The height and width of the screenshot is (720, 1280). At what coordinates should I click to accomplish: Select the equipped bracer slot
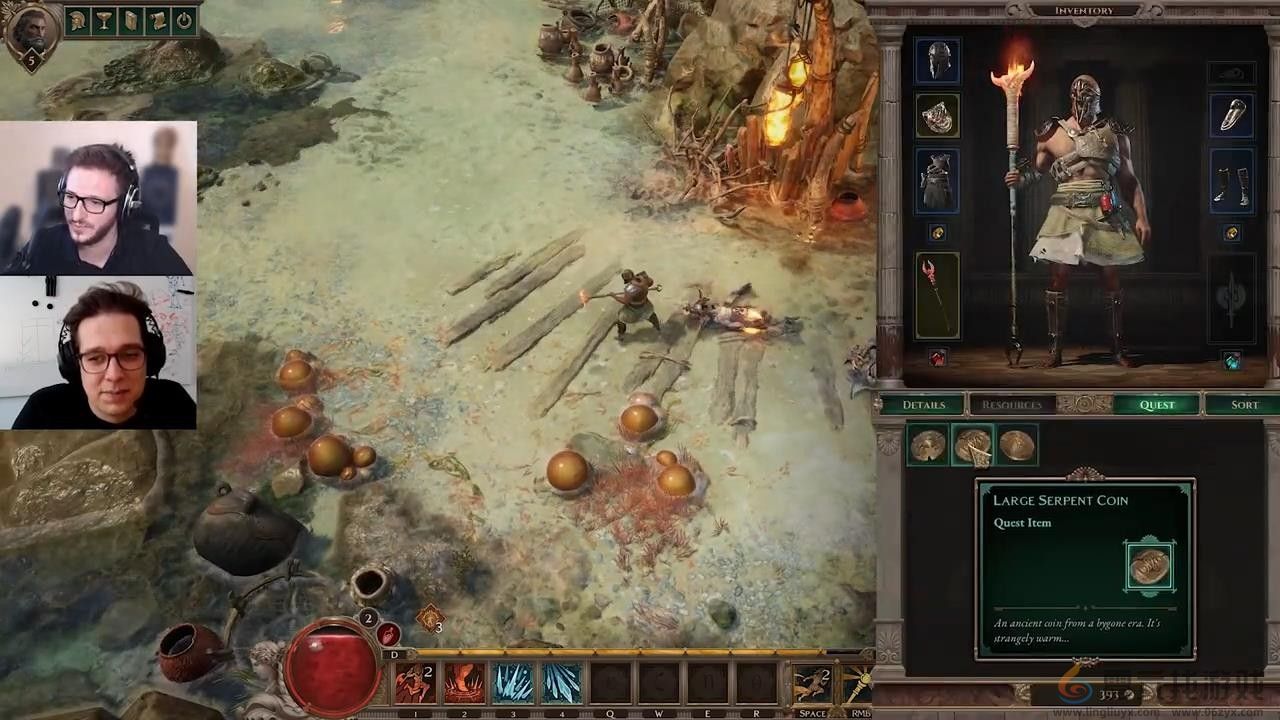coord(1232,116)
